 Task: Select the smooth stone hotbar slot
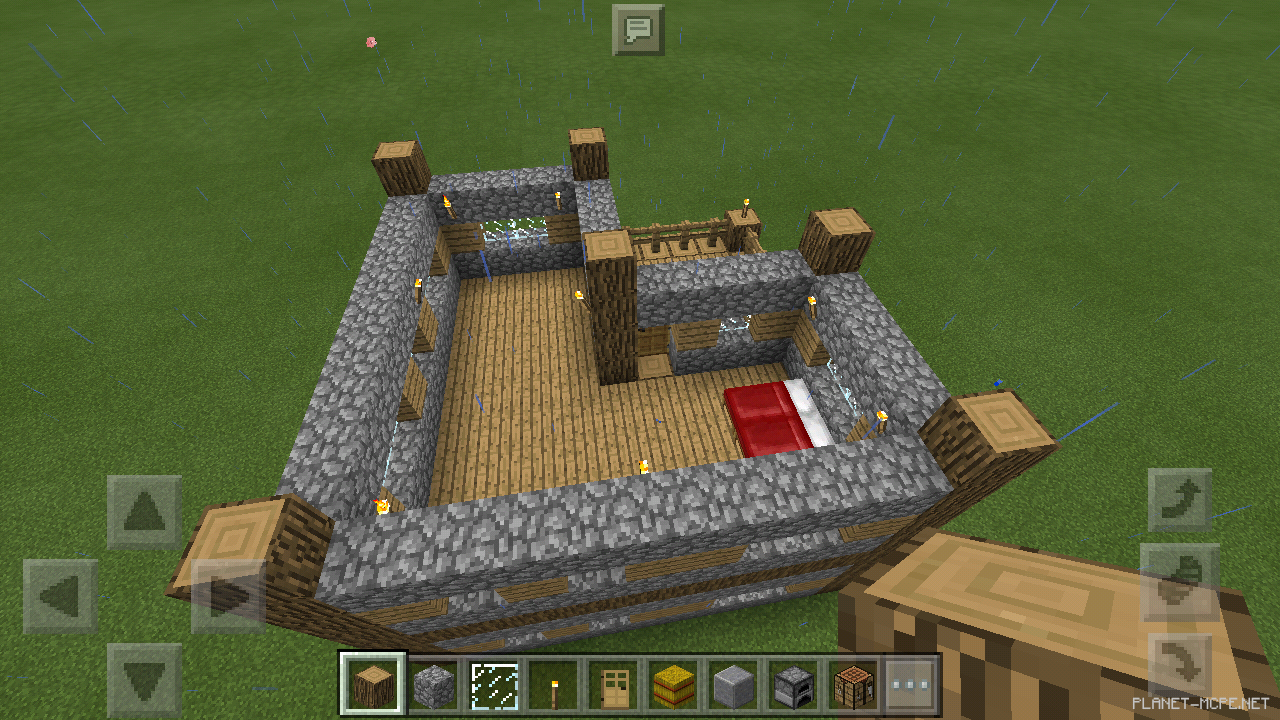(x=733, y=683)
